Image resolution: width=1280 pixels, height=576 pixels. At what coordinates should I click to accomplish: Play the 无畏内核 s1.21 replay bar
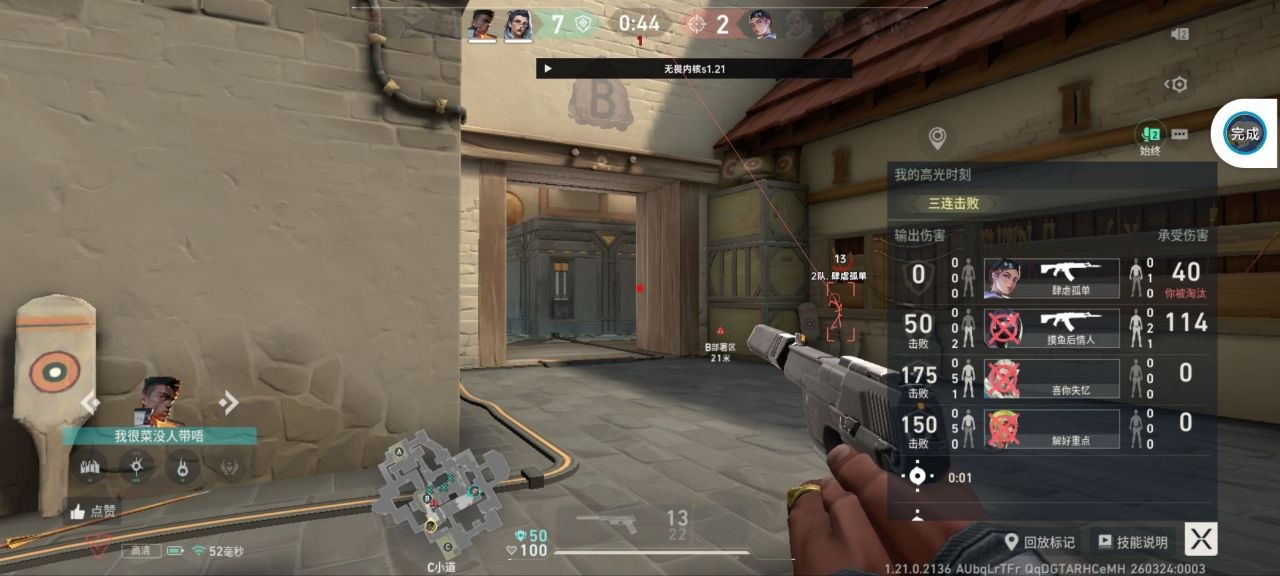548,68
